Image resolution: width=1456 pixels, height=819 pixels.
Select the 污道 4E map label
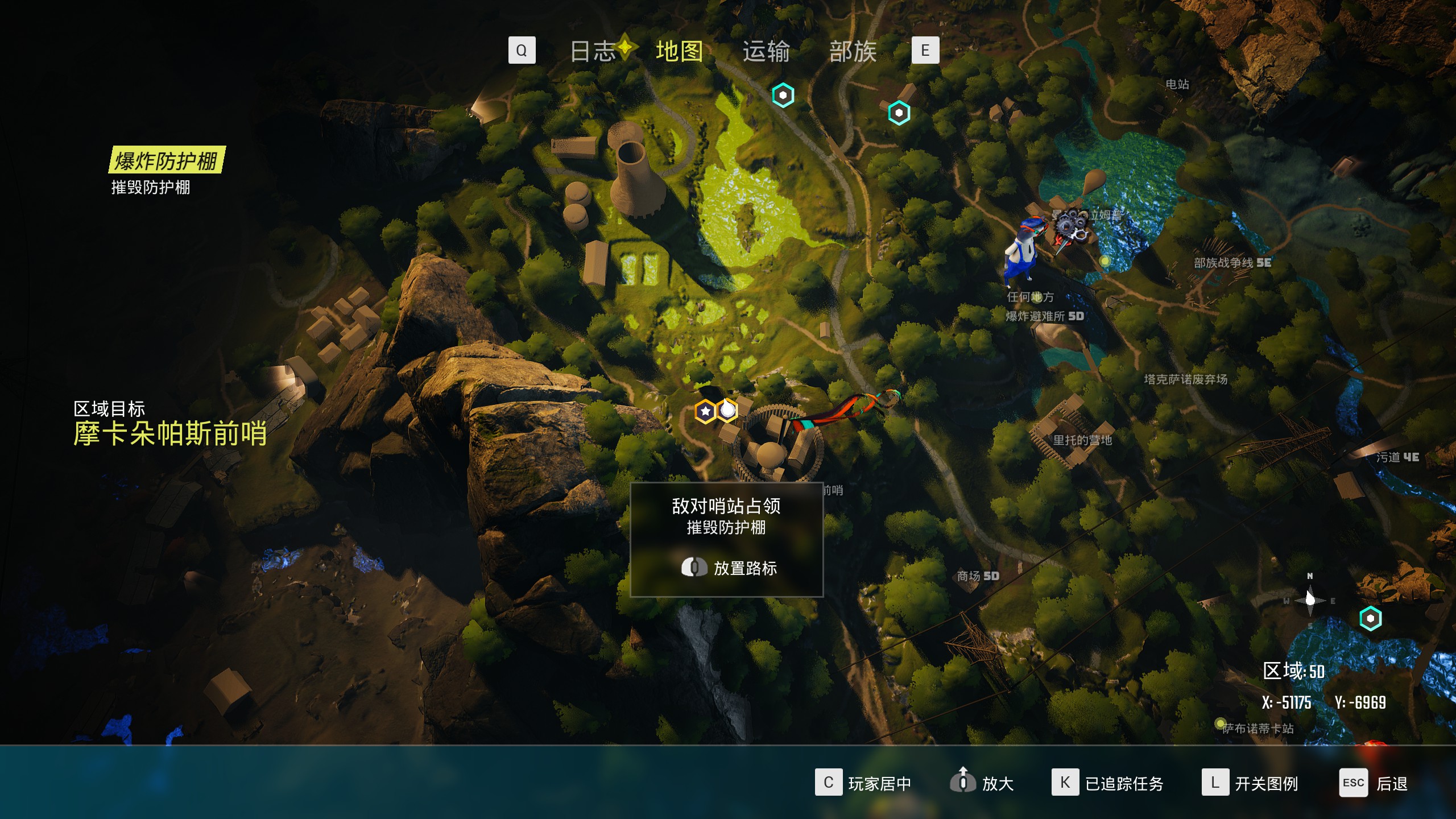point(1397,457)
